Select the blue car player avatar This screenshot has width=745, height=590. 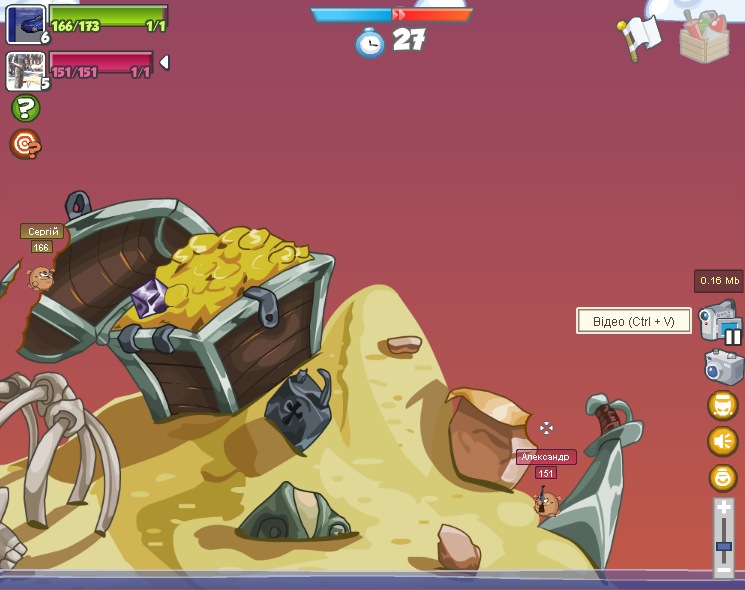25,23
